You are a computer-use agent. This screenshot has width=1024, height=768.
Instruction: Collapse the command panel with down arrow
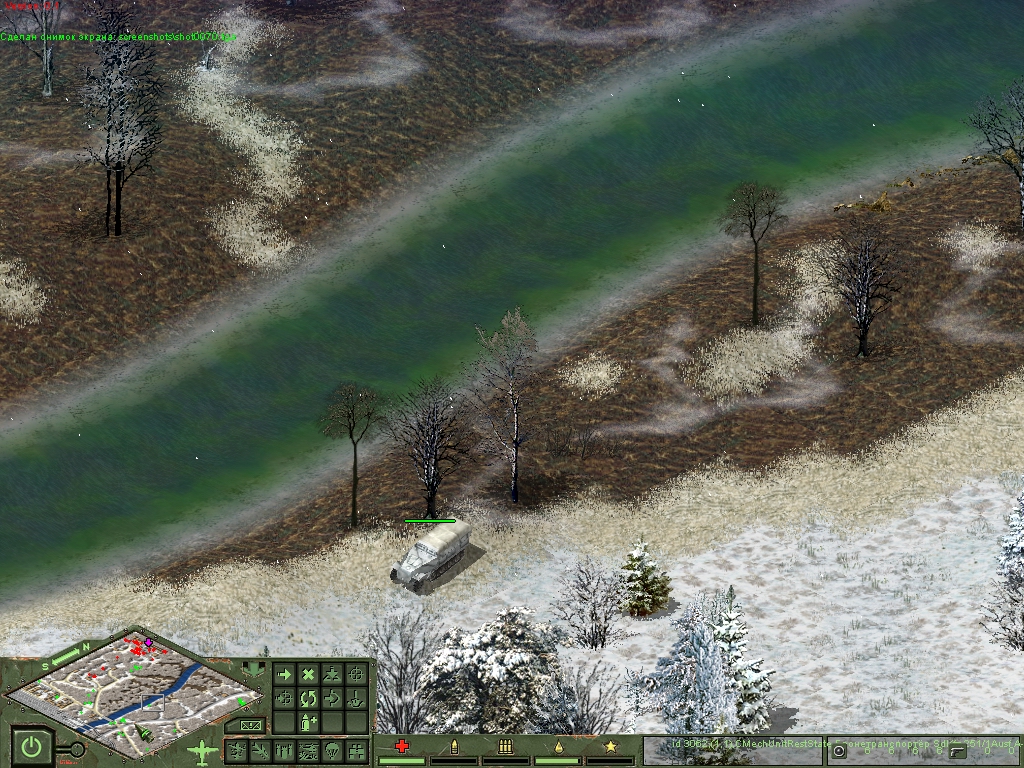click(x=251, y=668)
